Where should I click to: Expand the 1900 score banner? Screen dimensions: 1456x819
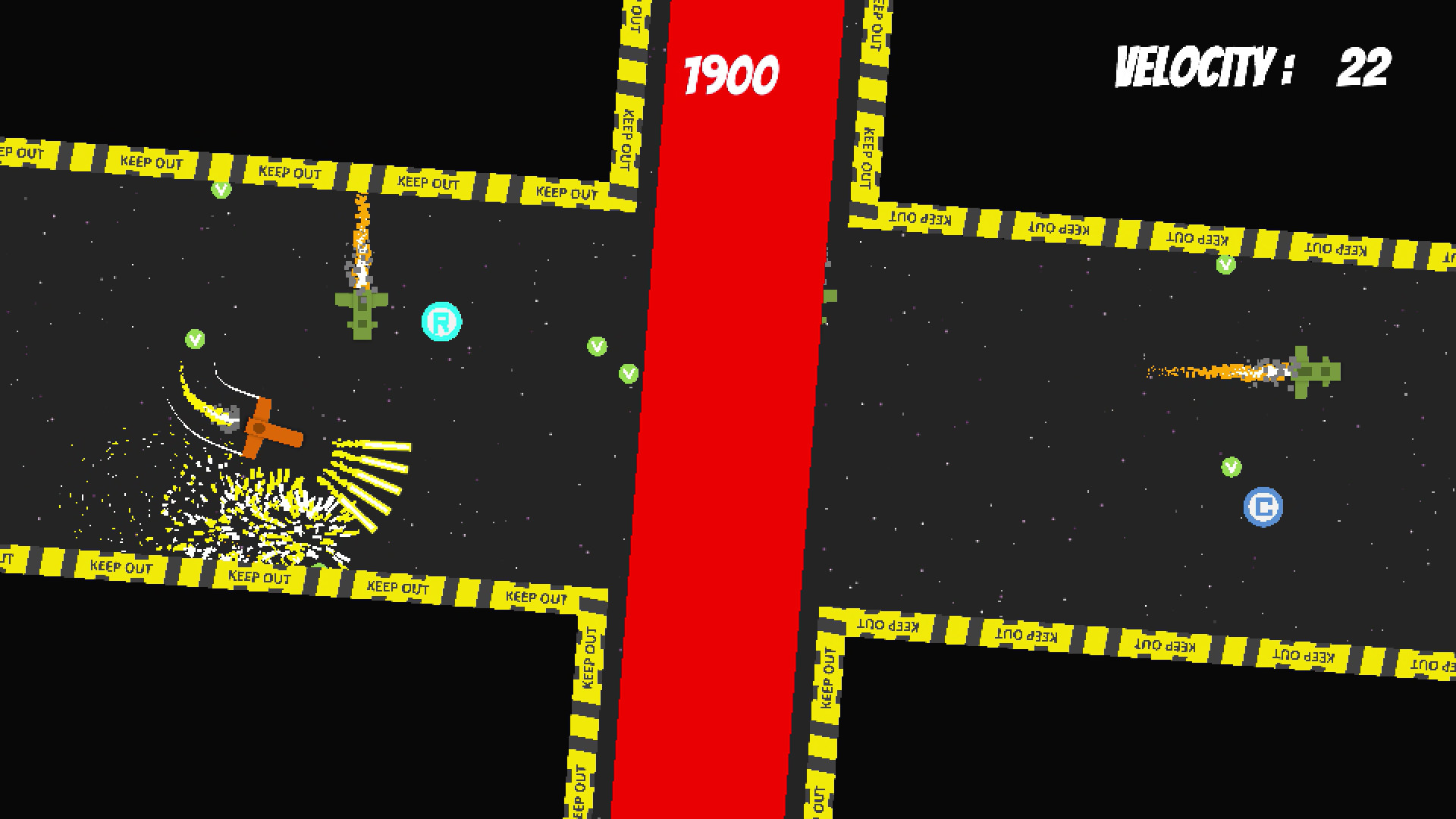[x=730, y=72]
